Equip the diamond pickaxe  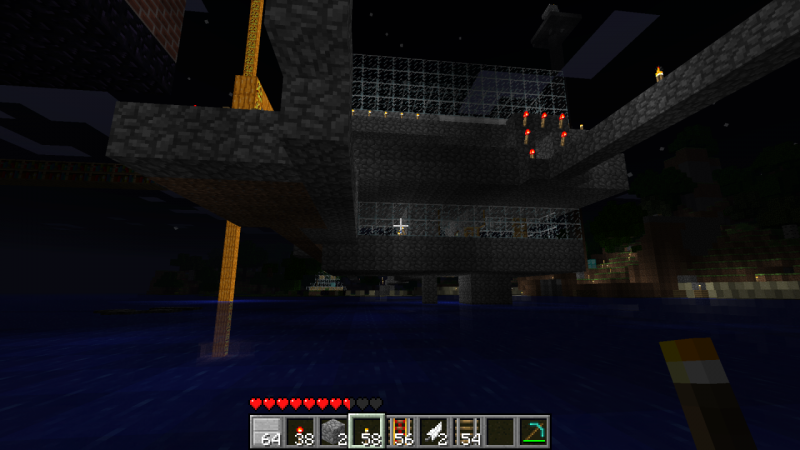coord(534,431)
